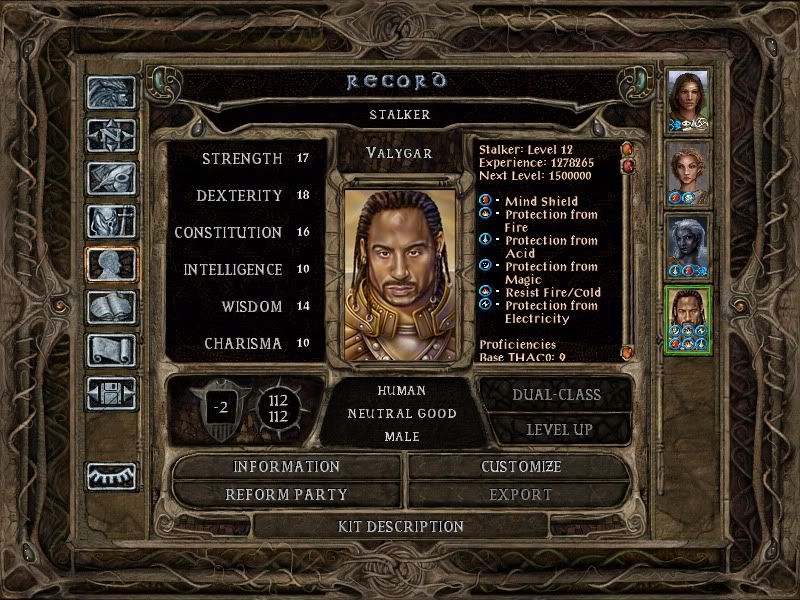Open the mage spellbook icon
800x600 pixels.
point(111,306)
